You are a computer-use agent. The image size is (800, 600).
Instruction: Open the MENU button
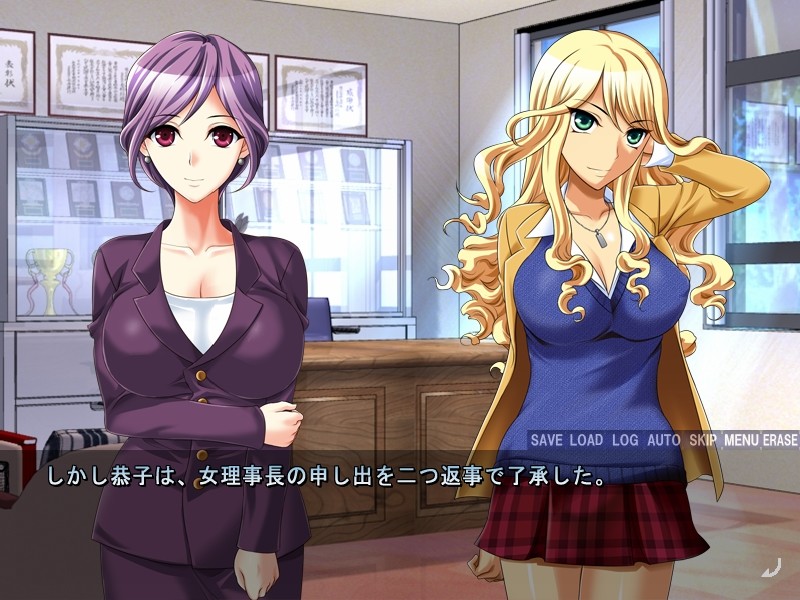(x=741, y=440)
